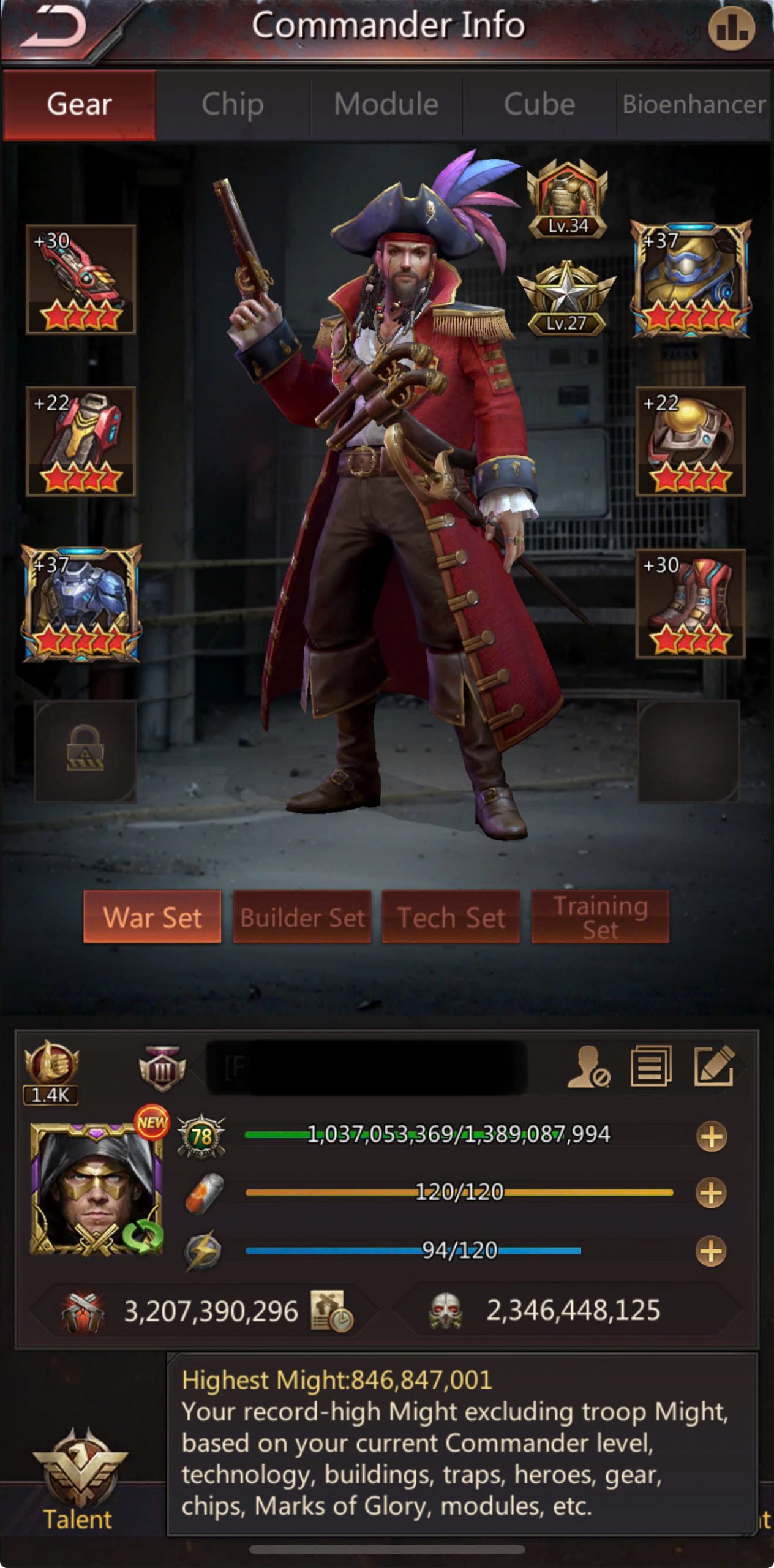Open the Module tab

[x=386, y=105]
